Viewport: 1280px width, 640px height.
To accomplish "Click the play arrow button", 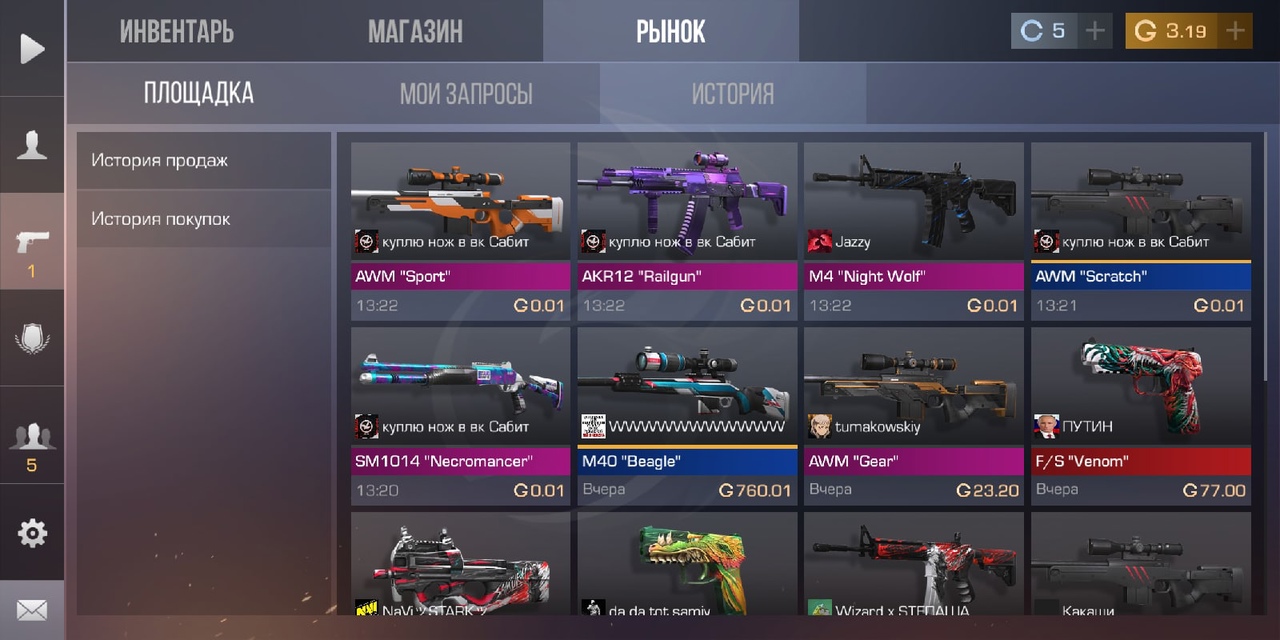I will pos(32,48).
